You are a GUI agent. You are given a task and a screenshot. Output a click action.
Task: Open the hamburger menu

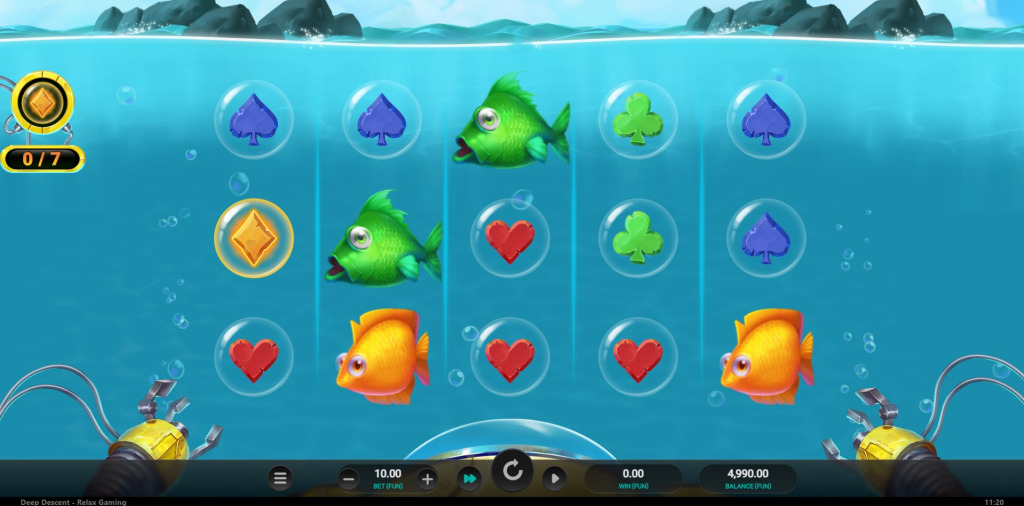(280, 479)
